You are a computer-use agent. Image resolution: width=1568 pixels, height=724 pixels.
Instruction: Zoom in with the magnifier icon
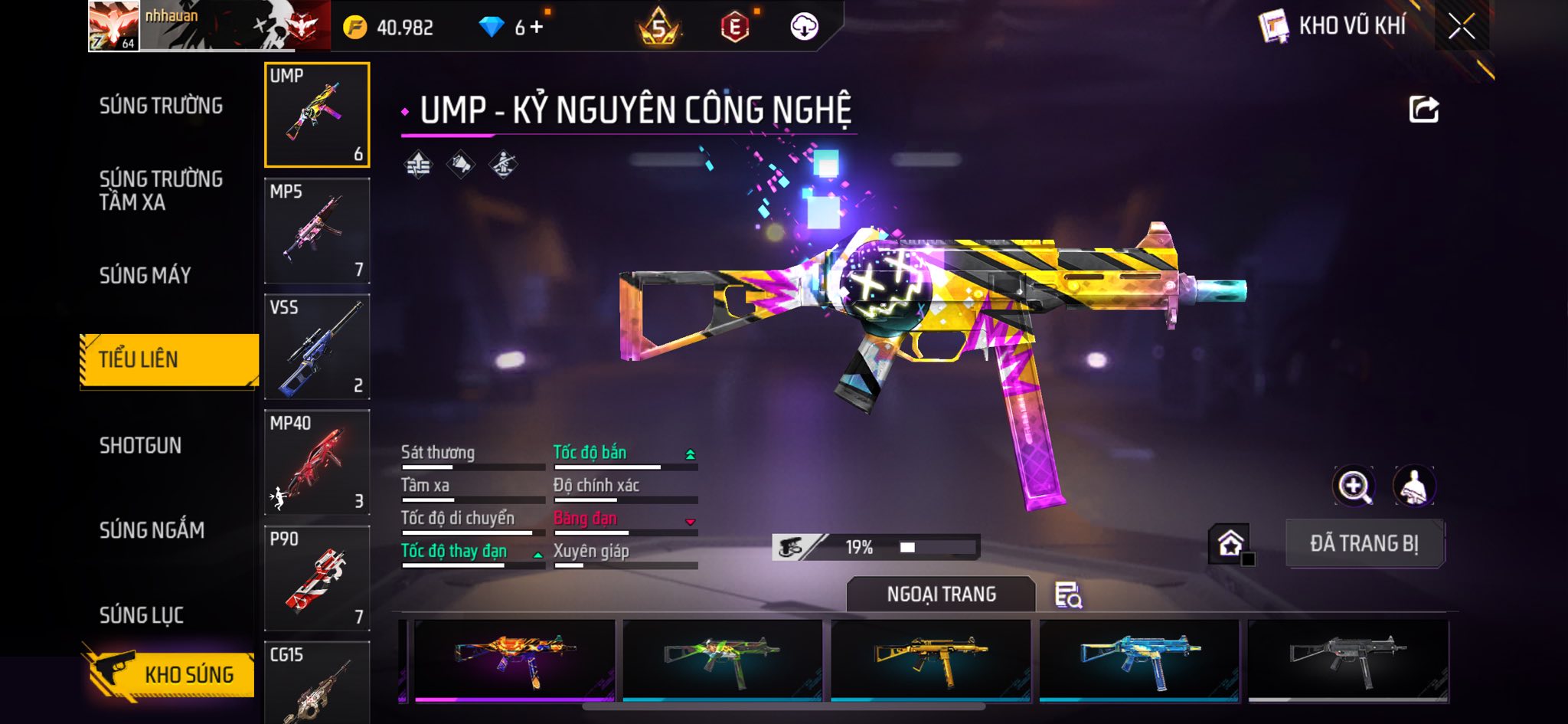click(x=1354, y=486)
